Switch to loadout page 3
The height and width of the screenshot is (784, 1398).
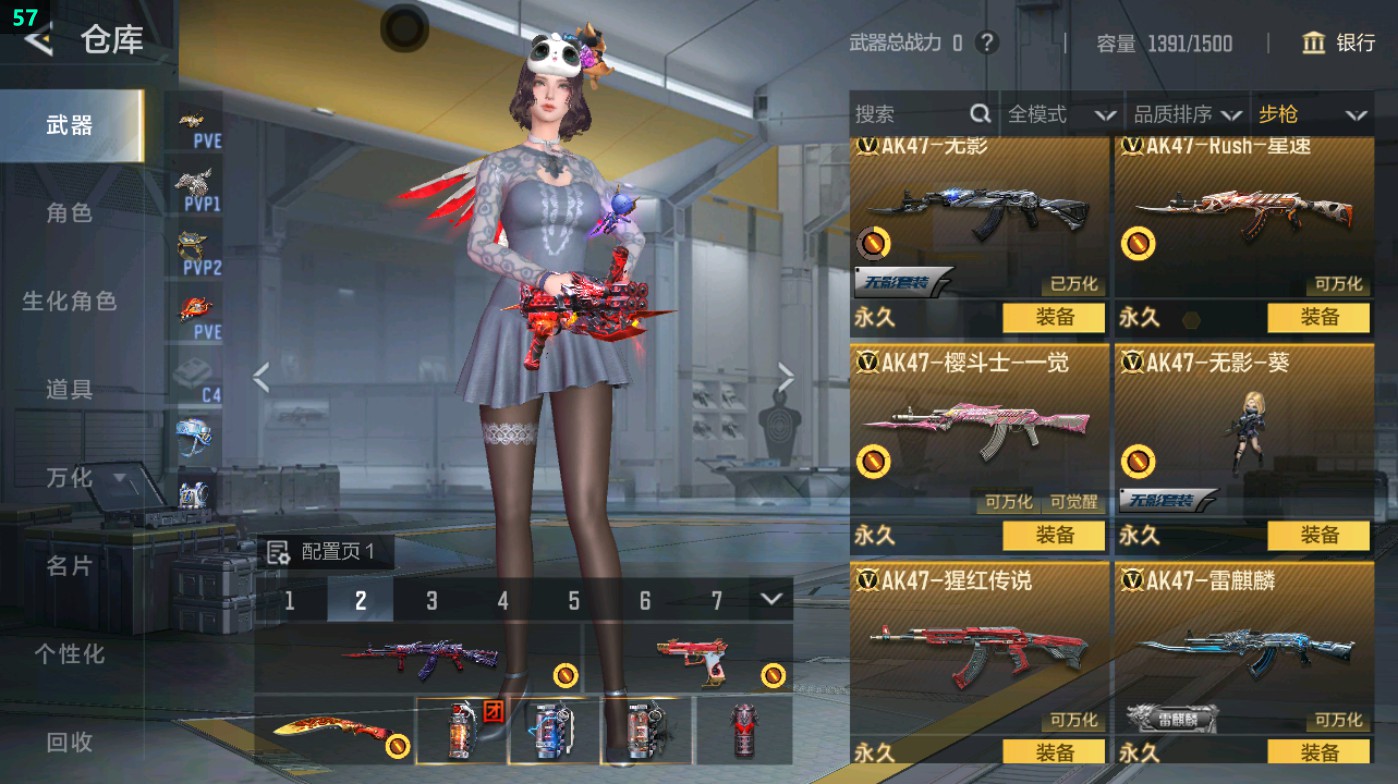[431, 600]
